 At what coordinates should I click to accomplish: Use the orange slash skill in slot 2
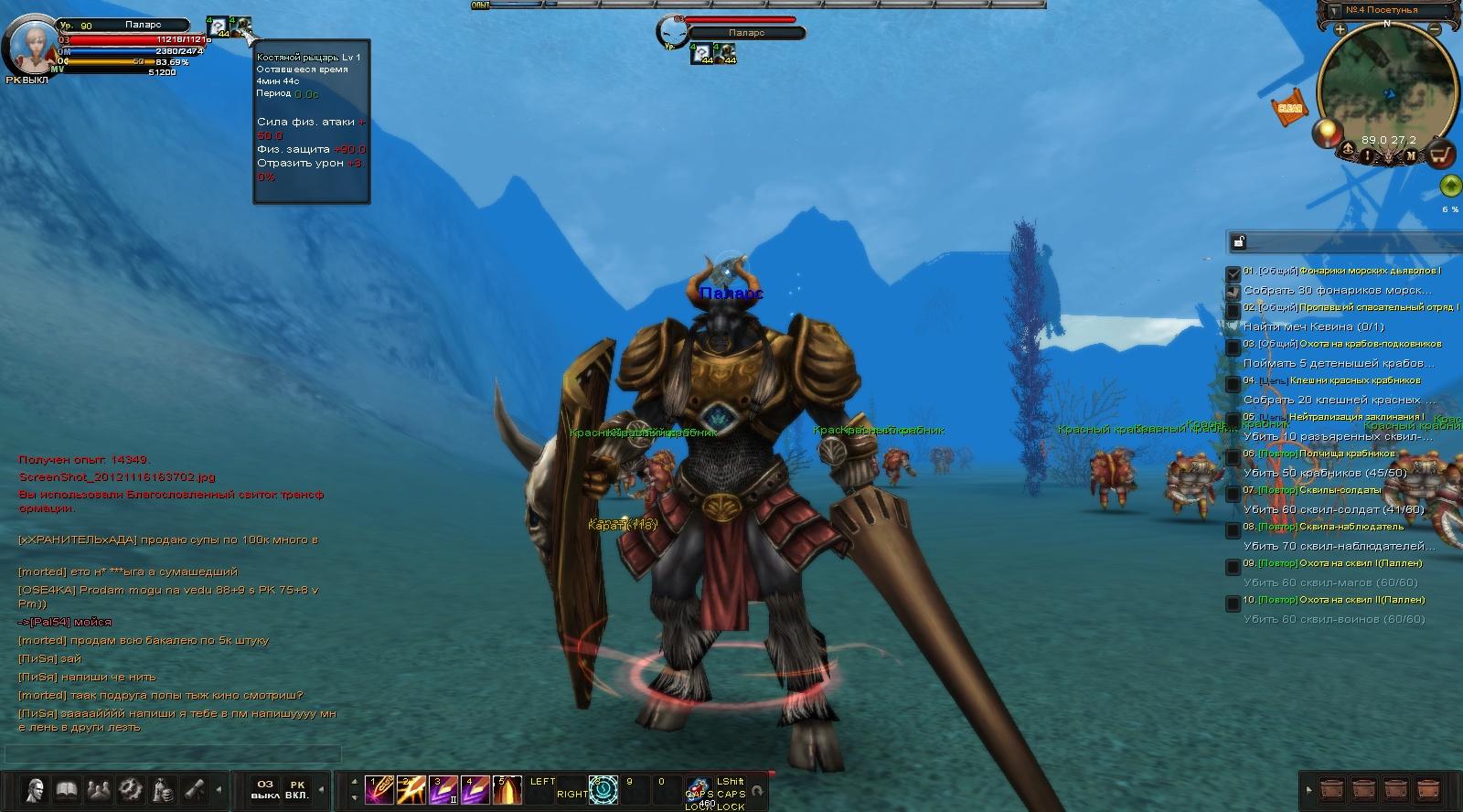tap(411, 789)
